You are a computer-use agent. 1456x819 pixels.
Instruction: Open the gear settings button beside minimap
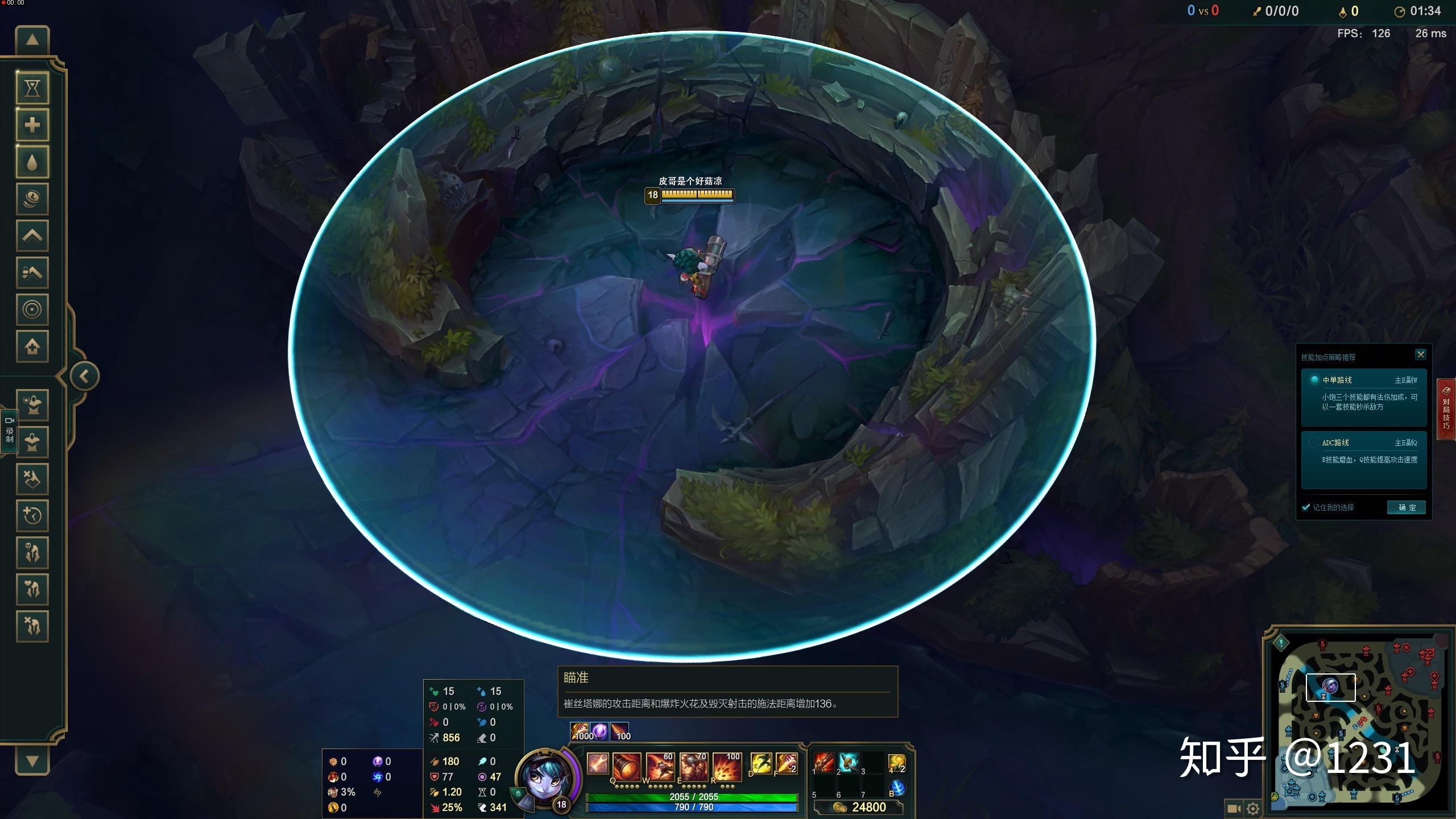coord(1253,808)
